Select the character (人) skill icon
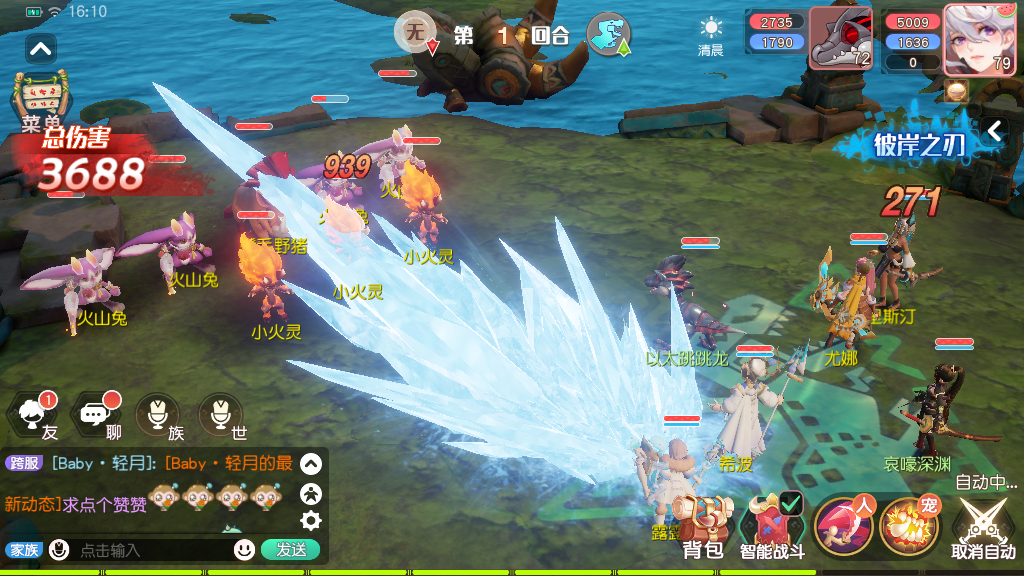 tap(845, 525)
